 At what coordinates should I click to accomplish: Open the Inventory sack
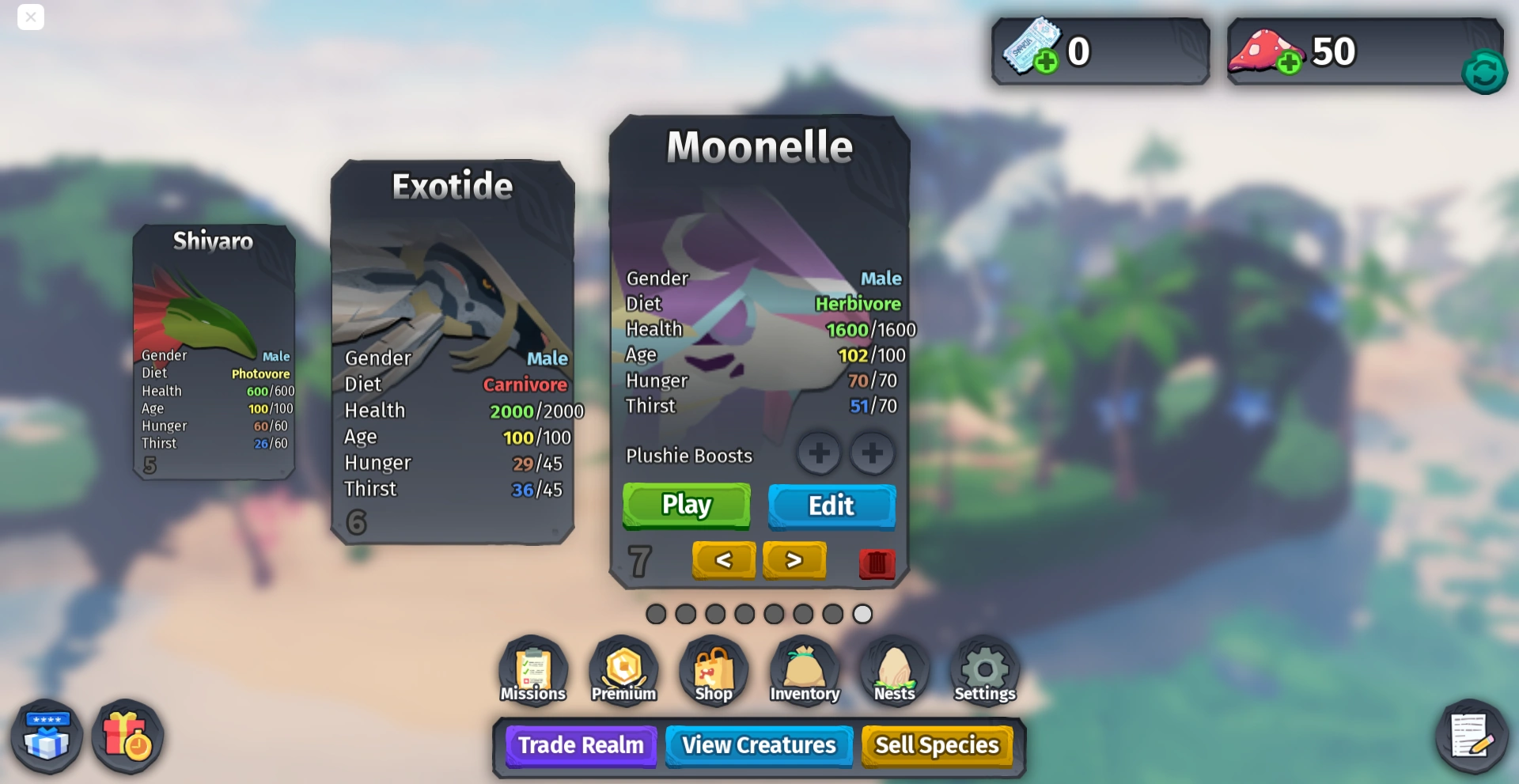(x=804, y=669)
